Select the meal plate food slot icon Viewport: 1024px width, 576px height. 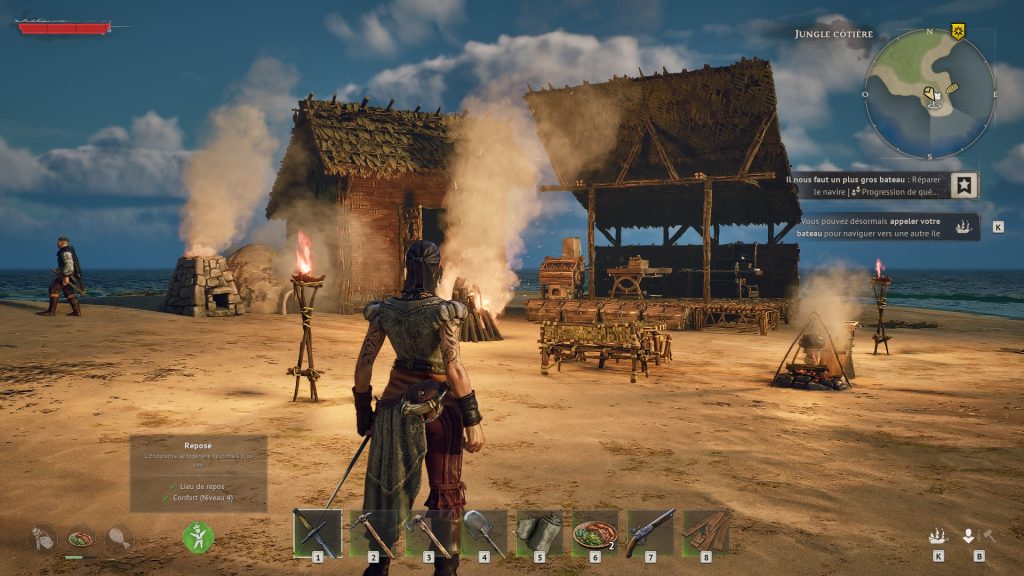click(x=80, y=538)
